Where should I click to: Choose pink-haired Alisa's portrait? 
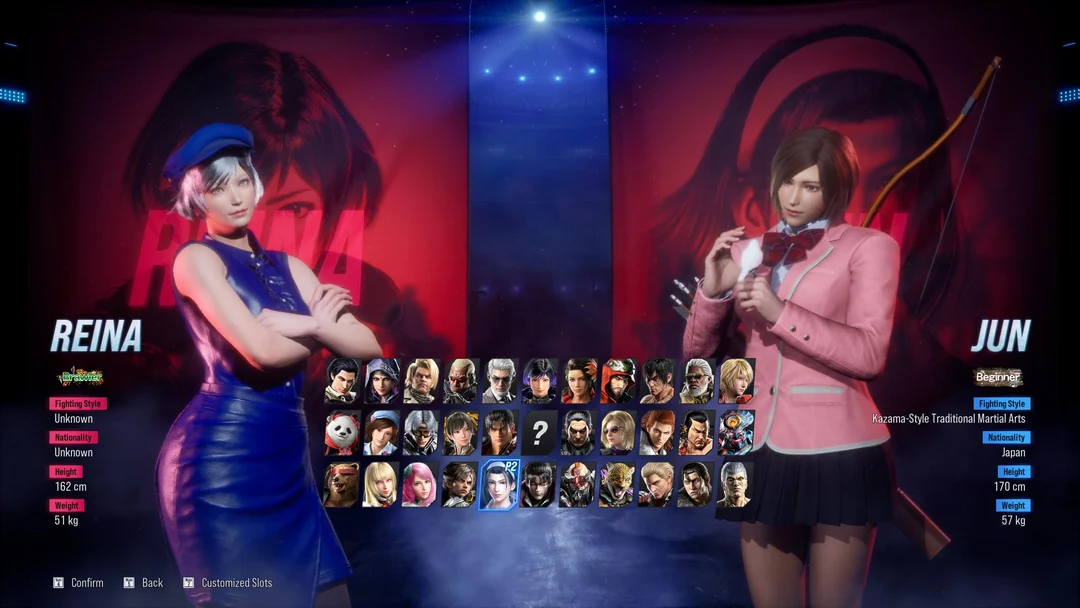(420, 484)
